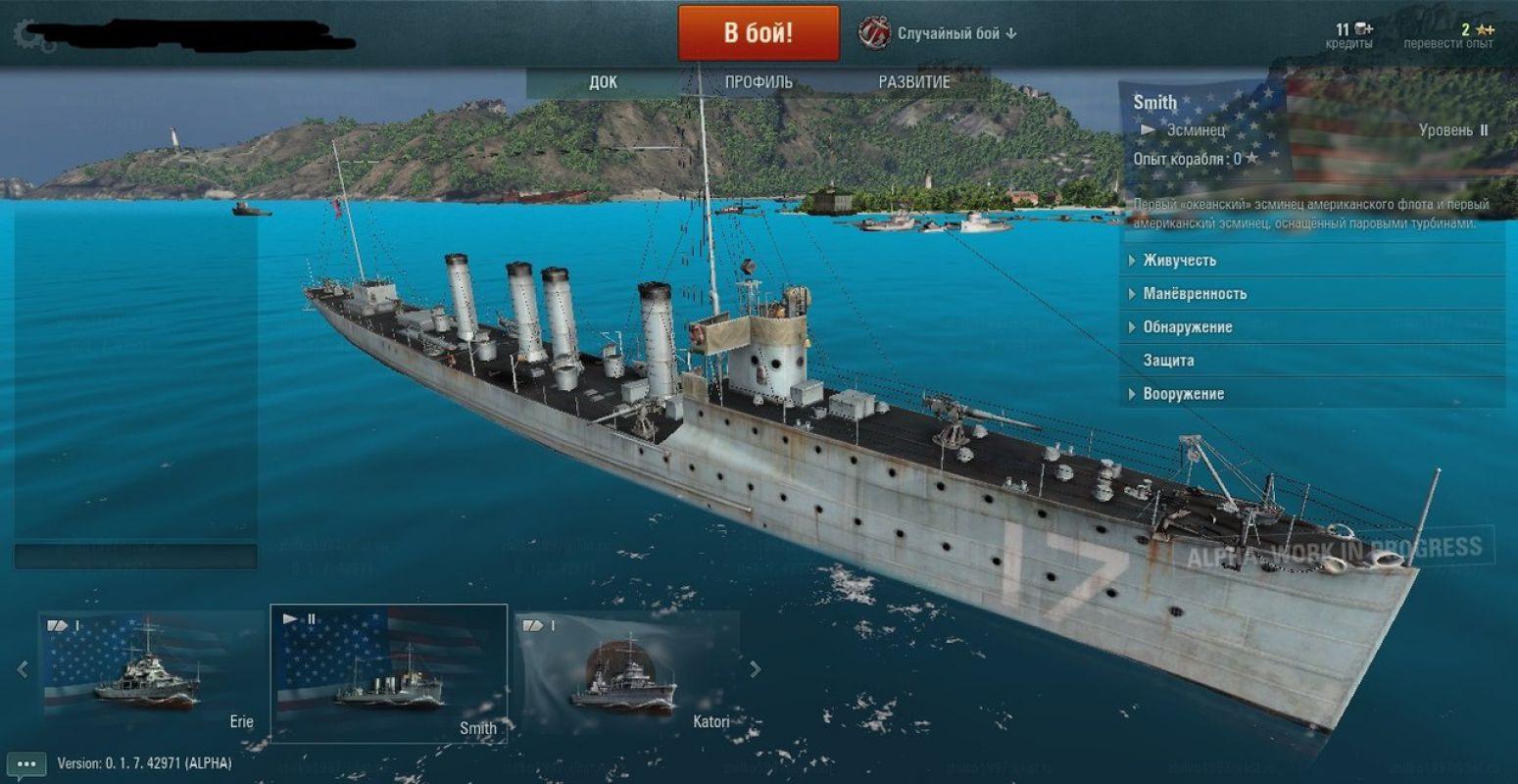1518x784 pixels.
Task: Select the Защита stats row
Action: [x=1168, y=361]
